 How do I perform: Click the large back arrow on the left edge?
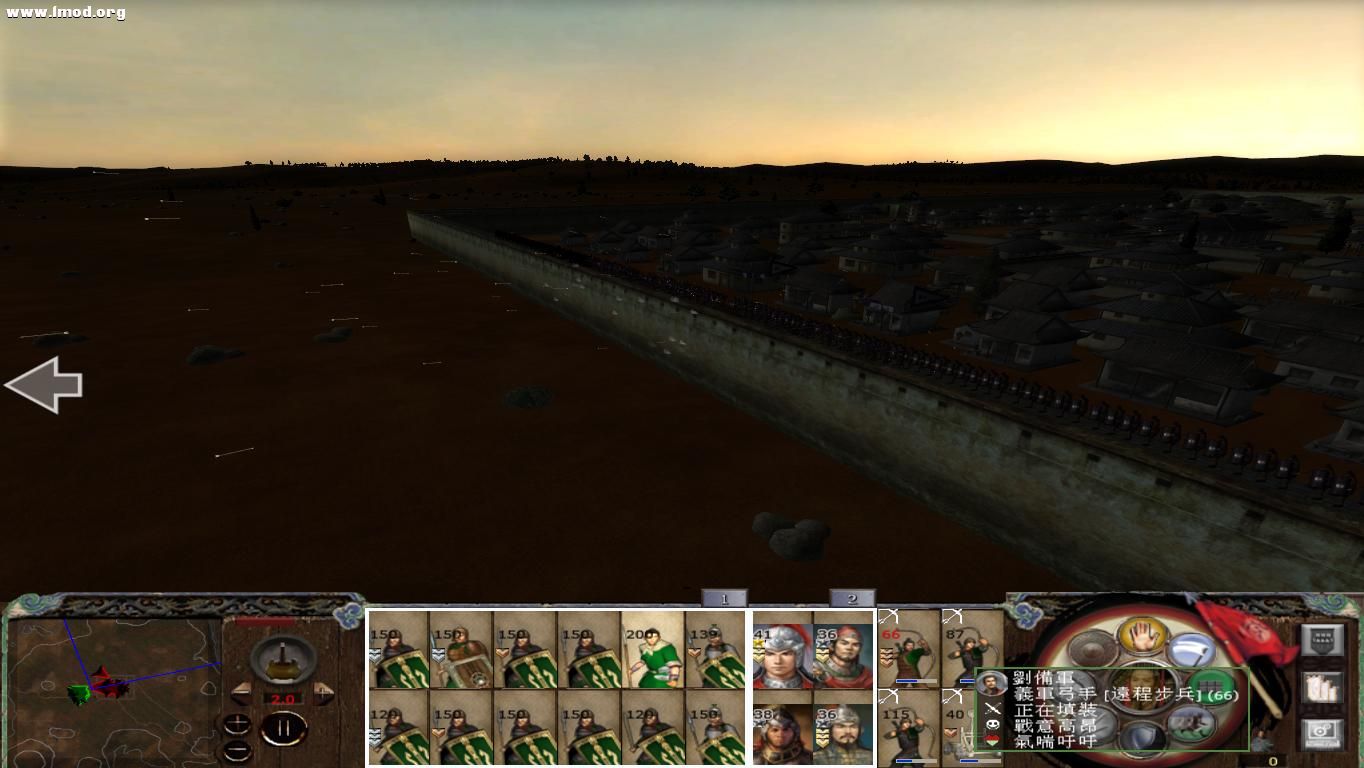tap(45, 385)
